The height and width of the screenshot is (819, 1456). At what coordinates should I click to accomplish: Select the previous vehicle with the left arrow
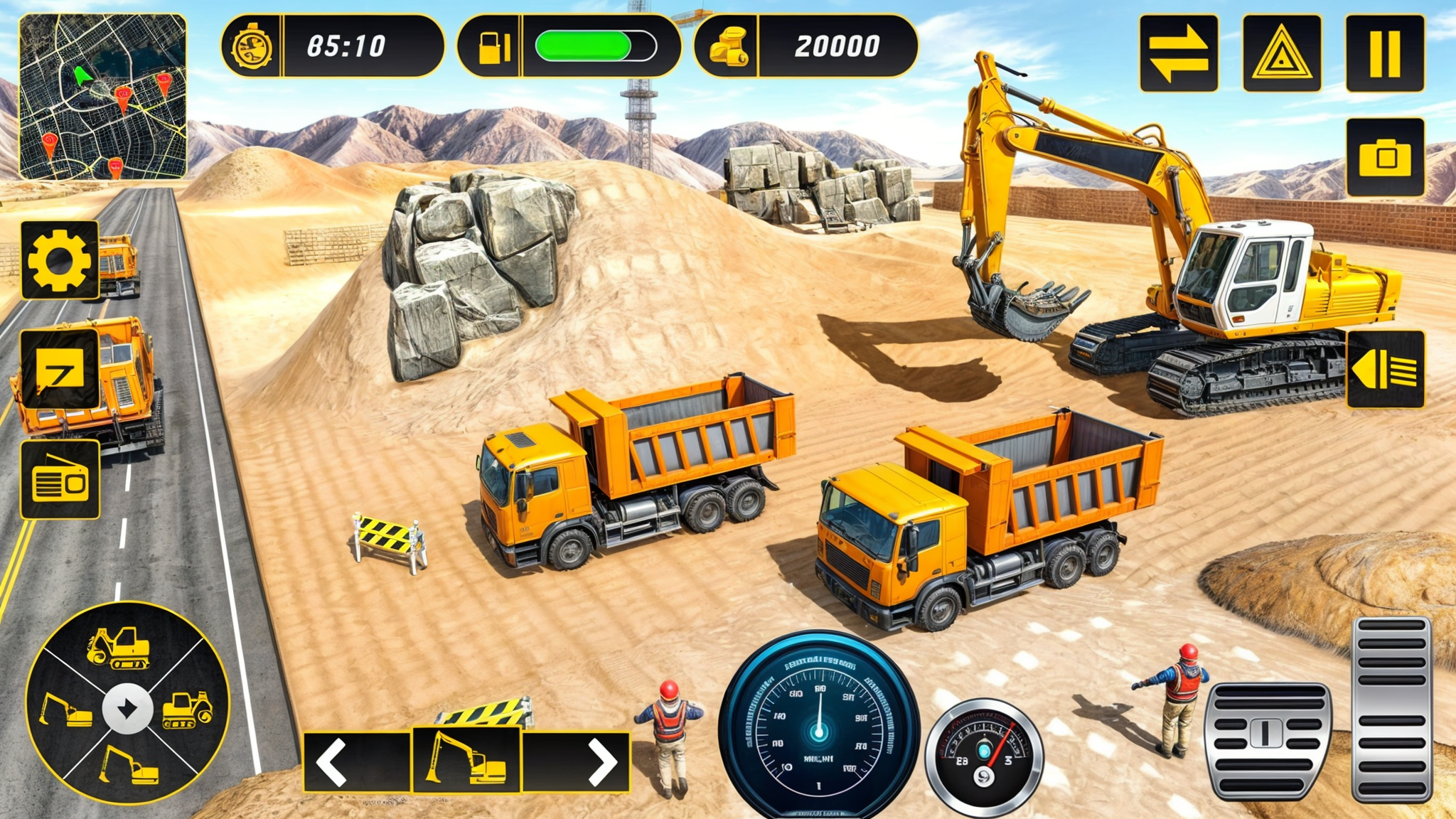pos(332,762)
